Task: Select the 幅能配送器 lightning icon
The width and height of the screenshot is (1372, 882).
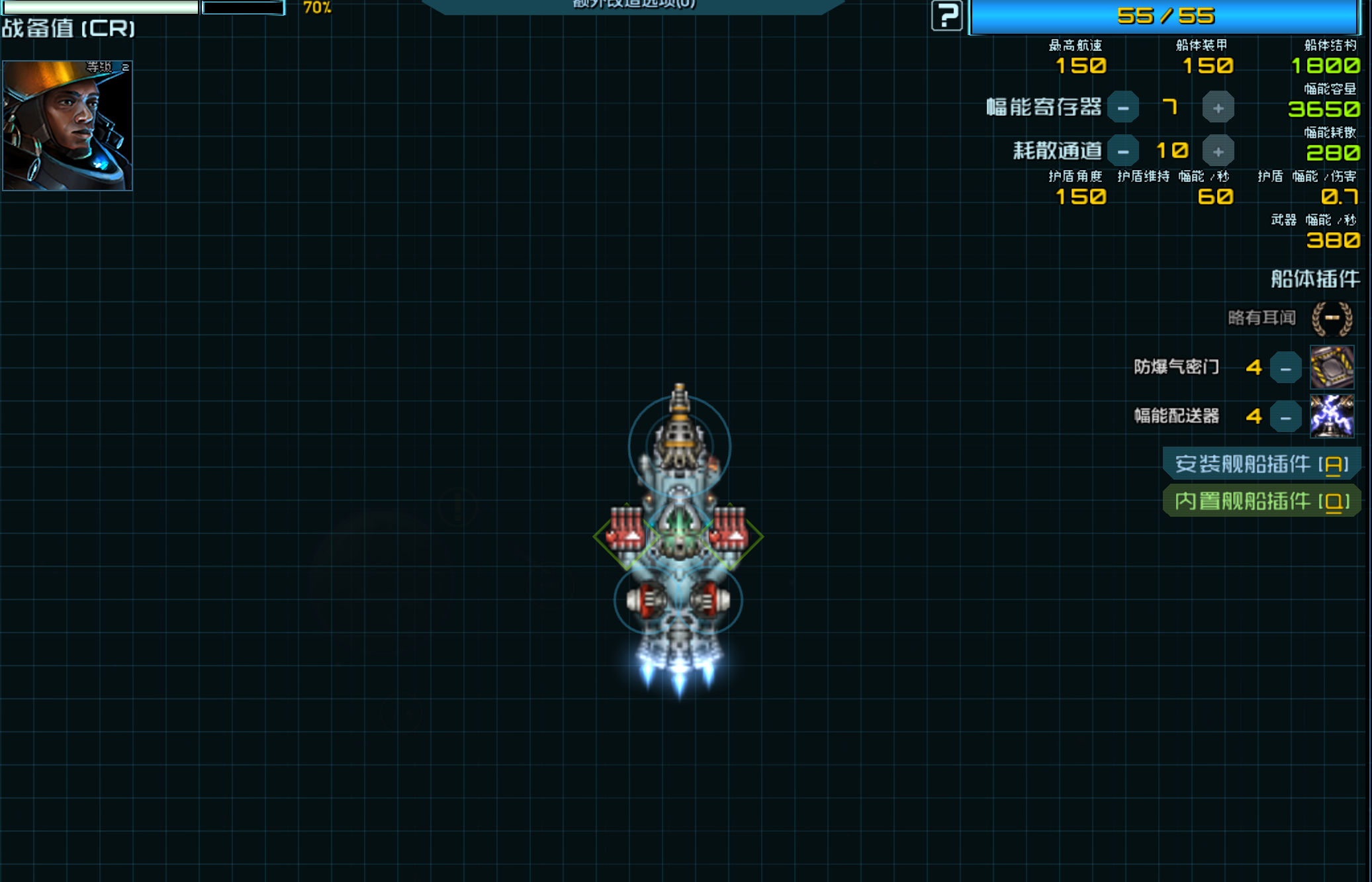Action: coord(1332,416)
